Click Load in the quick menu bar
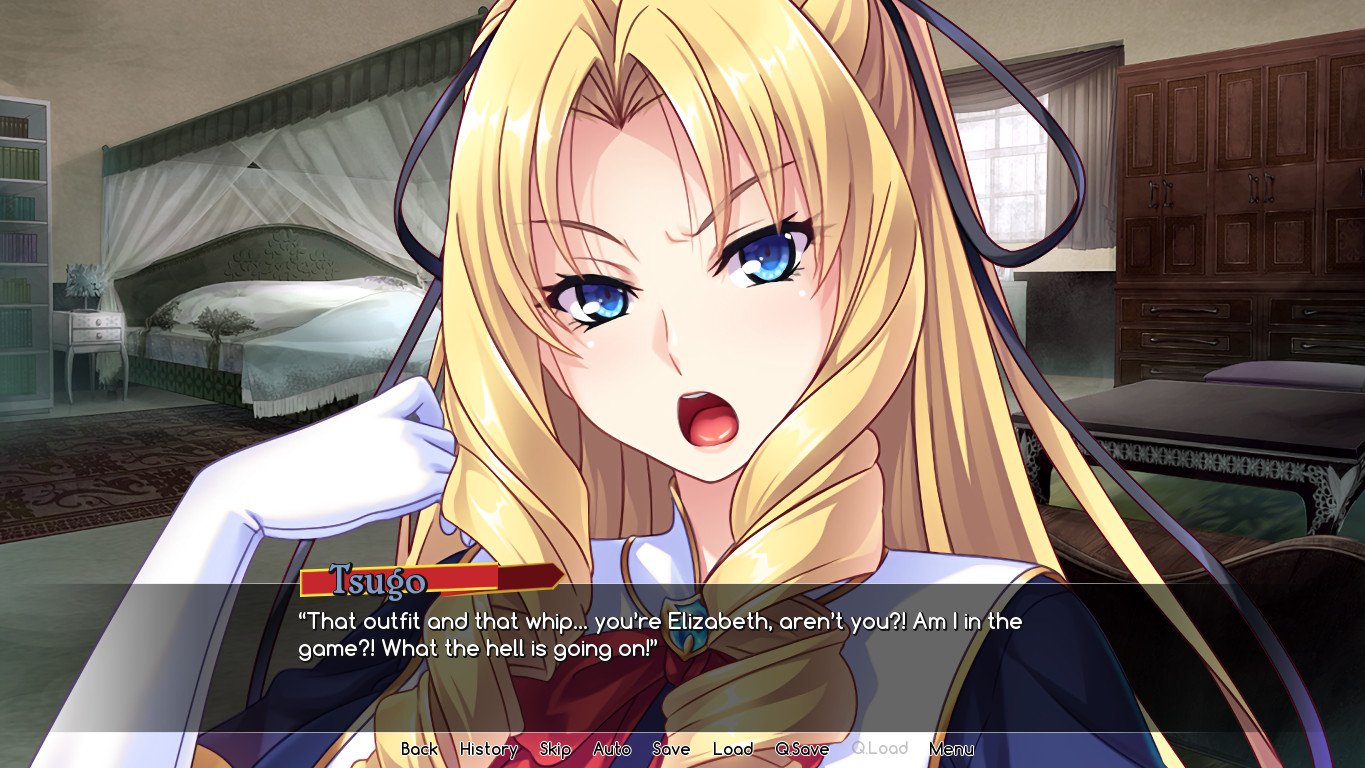This screenshot has width=1365, height=768. (x=735, y=748)
